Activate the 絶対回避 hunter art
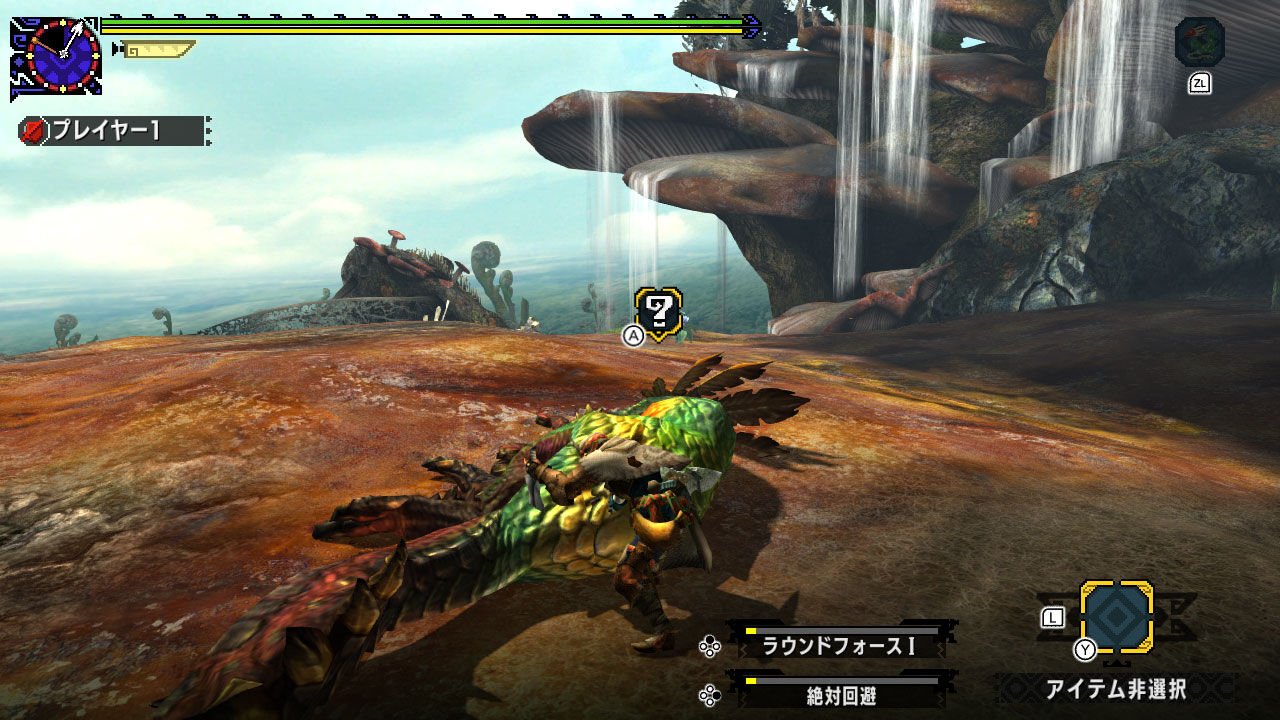1280x720 pixels. pos(840,694)
